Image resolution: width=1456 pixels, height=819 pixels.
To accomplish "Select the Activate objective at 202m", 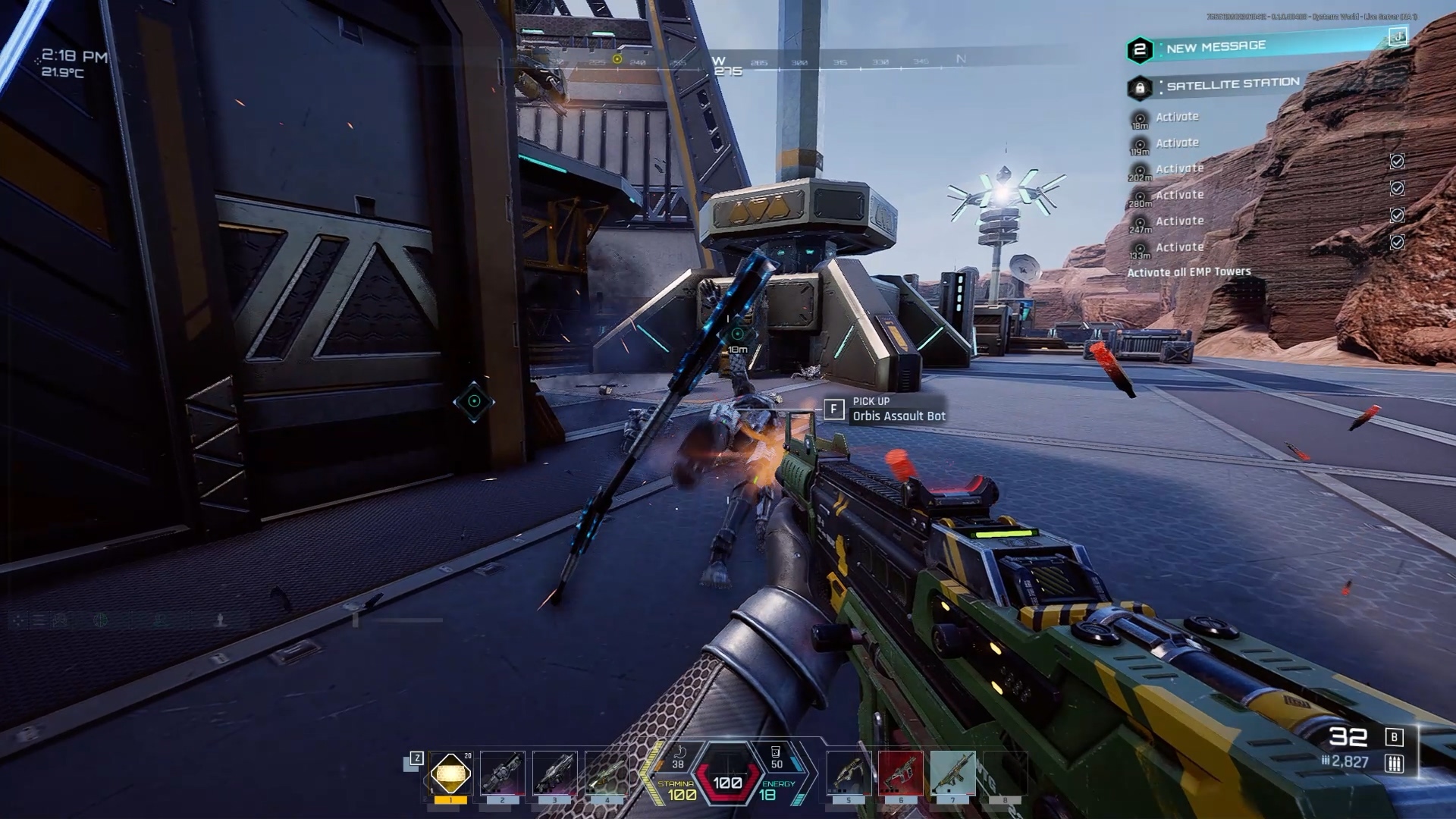I will (x=1179, y=169).
